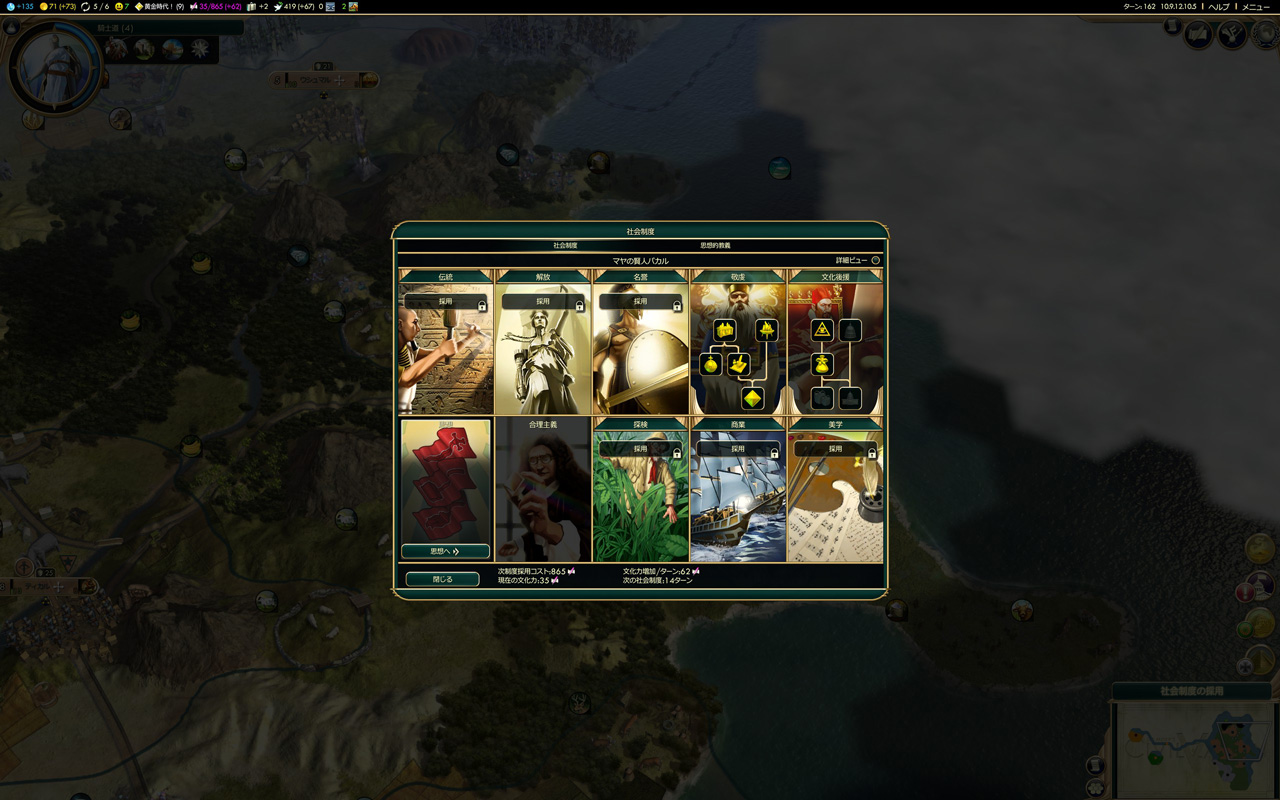
Task: Open ideology via the 思想へ button
Action: 445,551
